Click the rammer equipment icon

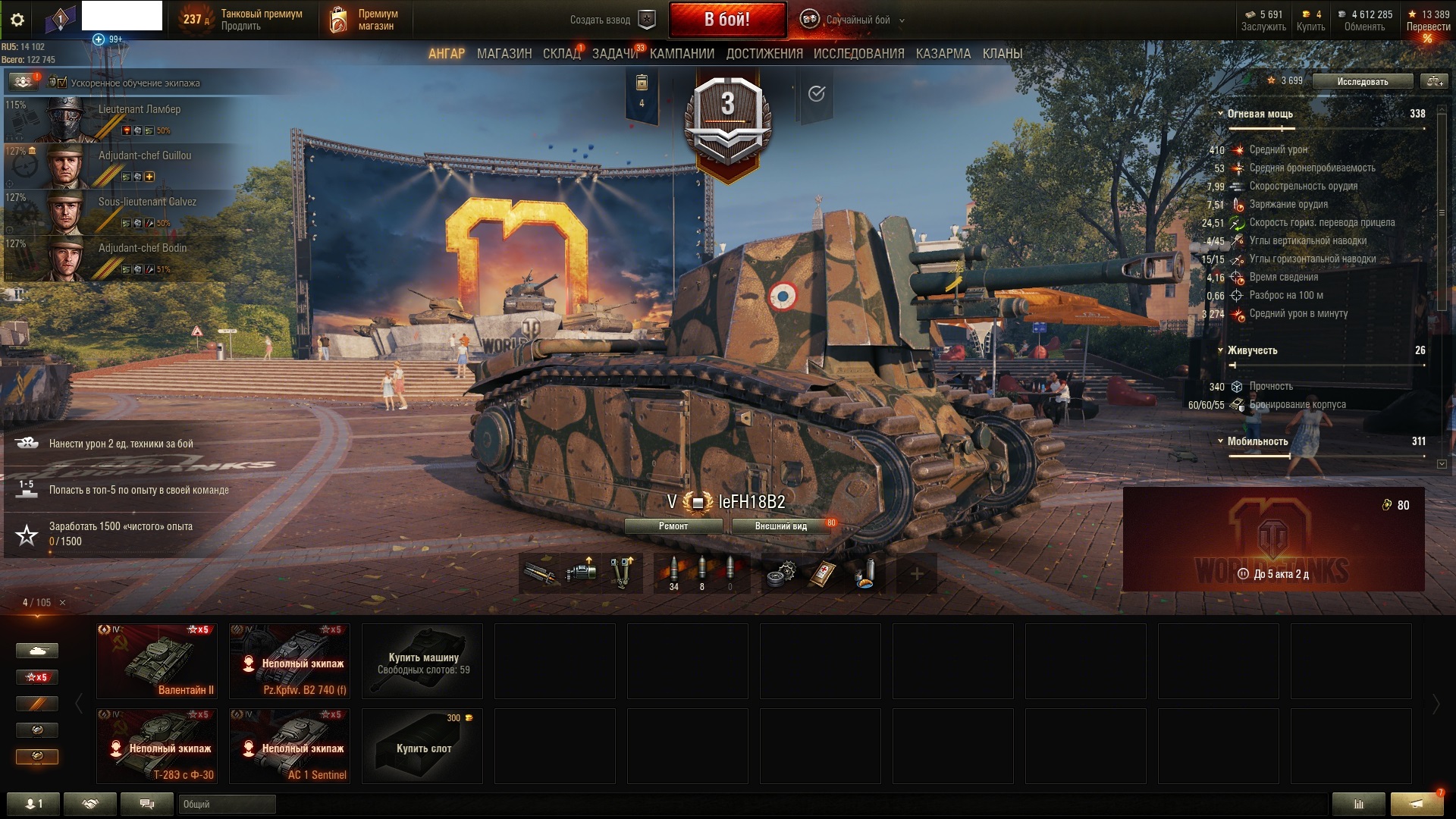538,573
